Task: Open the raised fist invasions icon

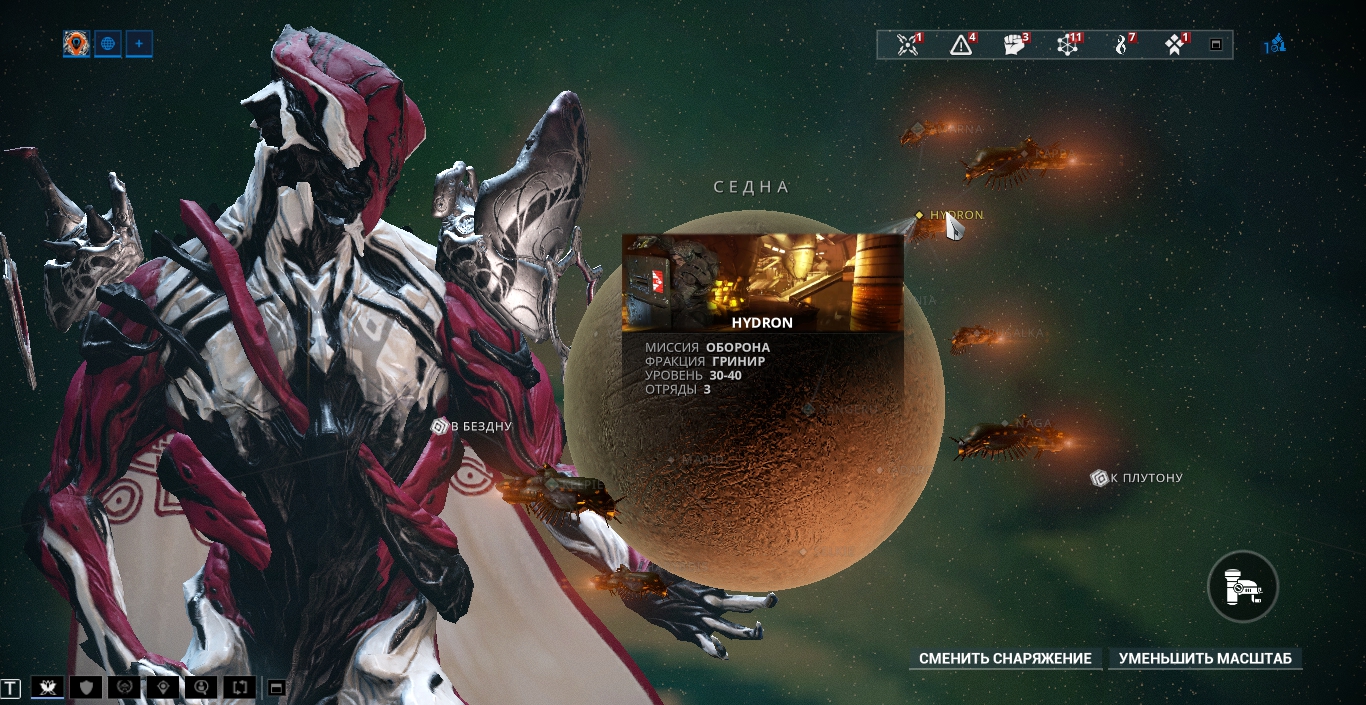Action: coord(1014,45)
